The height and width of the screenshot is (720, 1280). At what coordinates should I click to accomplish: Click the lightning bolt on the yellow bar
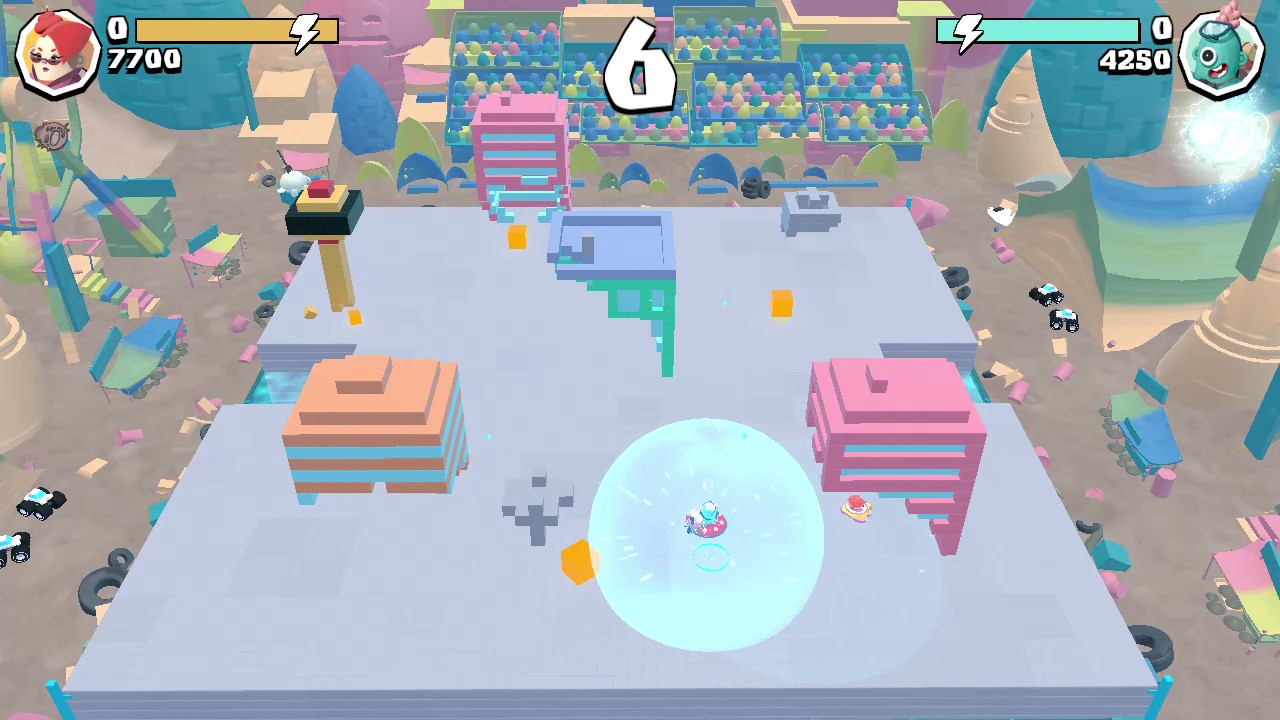(x=305, y=31)
